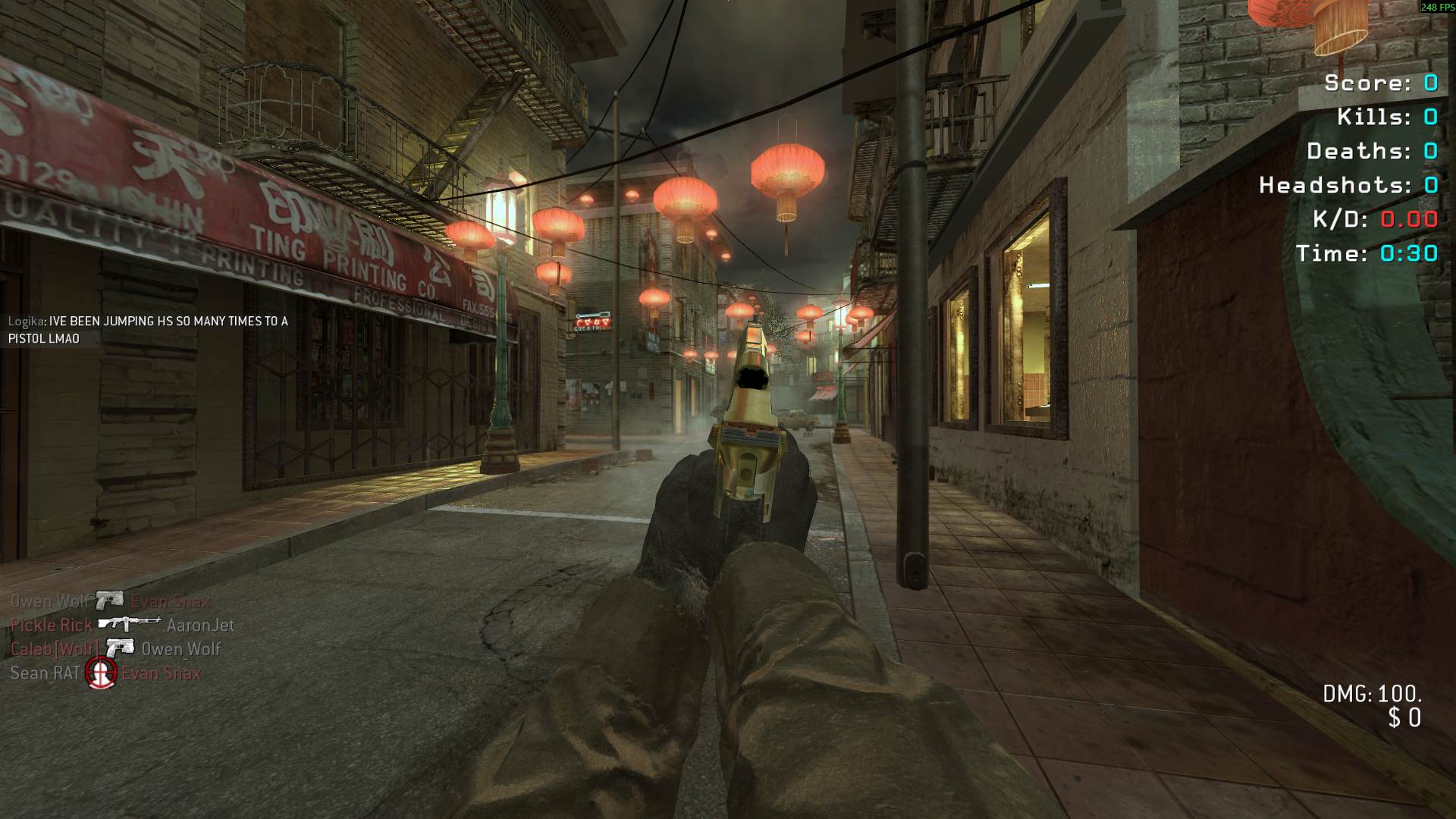This screenshot has width=1456, height=819.
Task: Click Logika's chat message
Action: click(148, 330)
